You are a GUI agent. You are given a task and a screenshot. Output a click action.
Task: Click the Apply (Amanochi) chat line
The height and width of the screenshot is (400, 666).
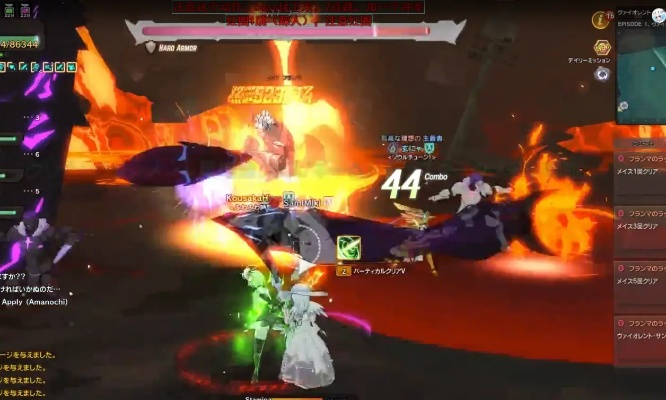pyautogui.click(x=40, y=299)
